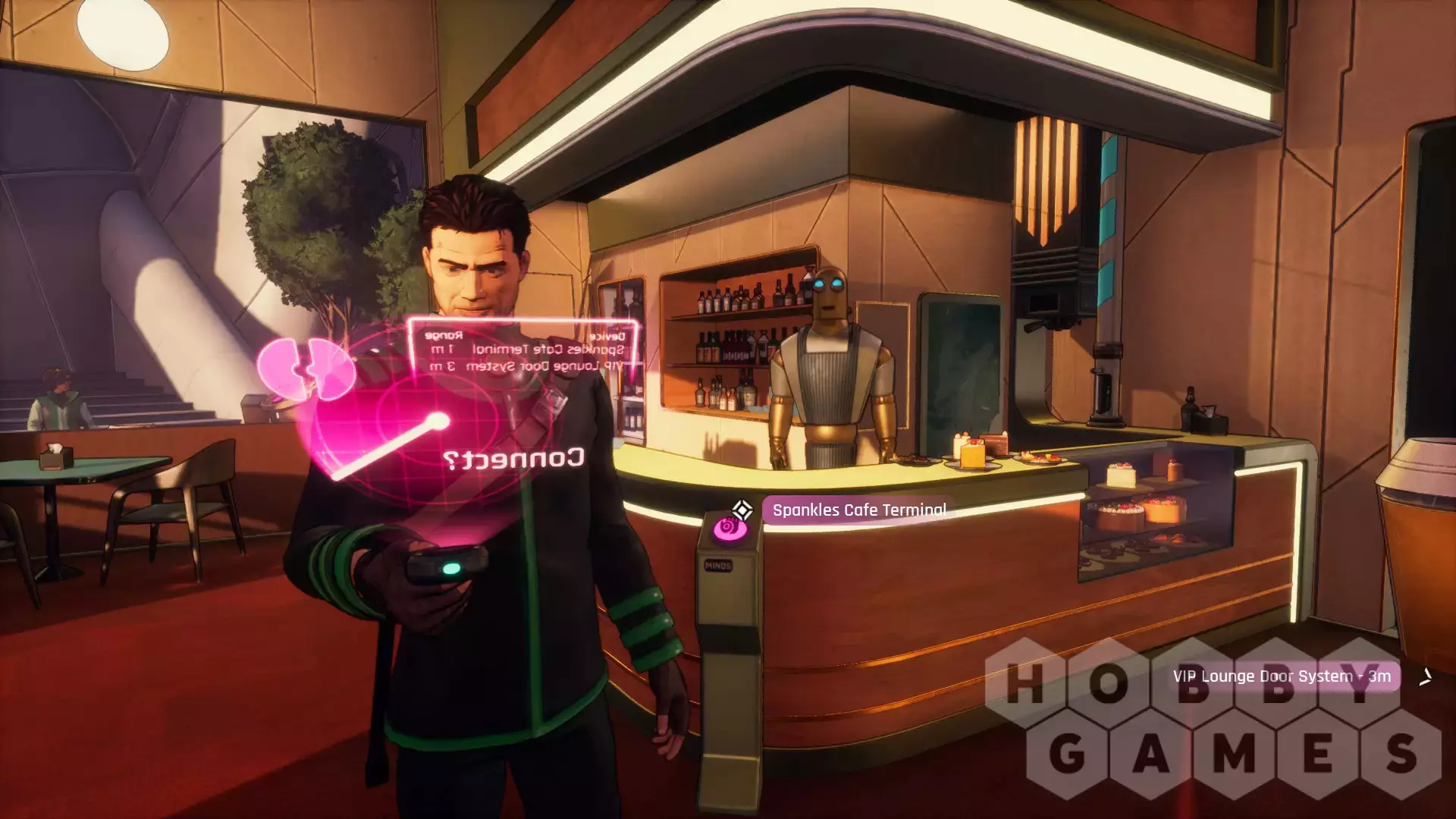Confirm the holographic Connect? prompt

pyautogui.click(x=513, y=459)
